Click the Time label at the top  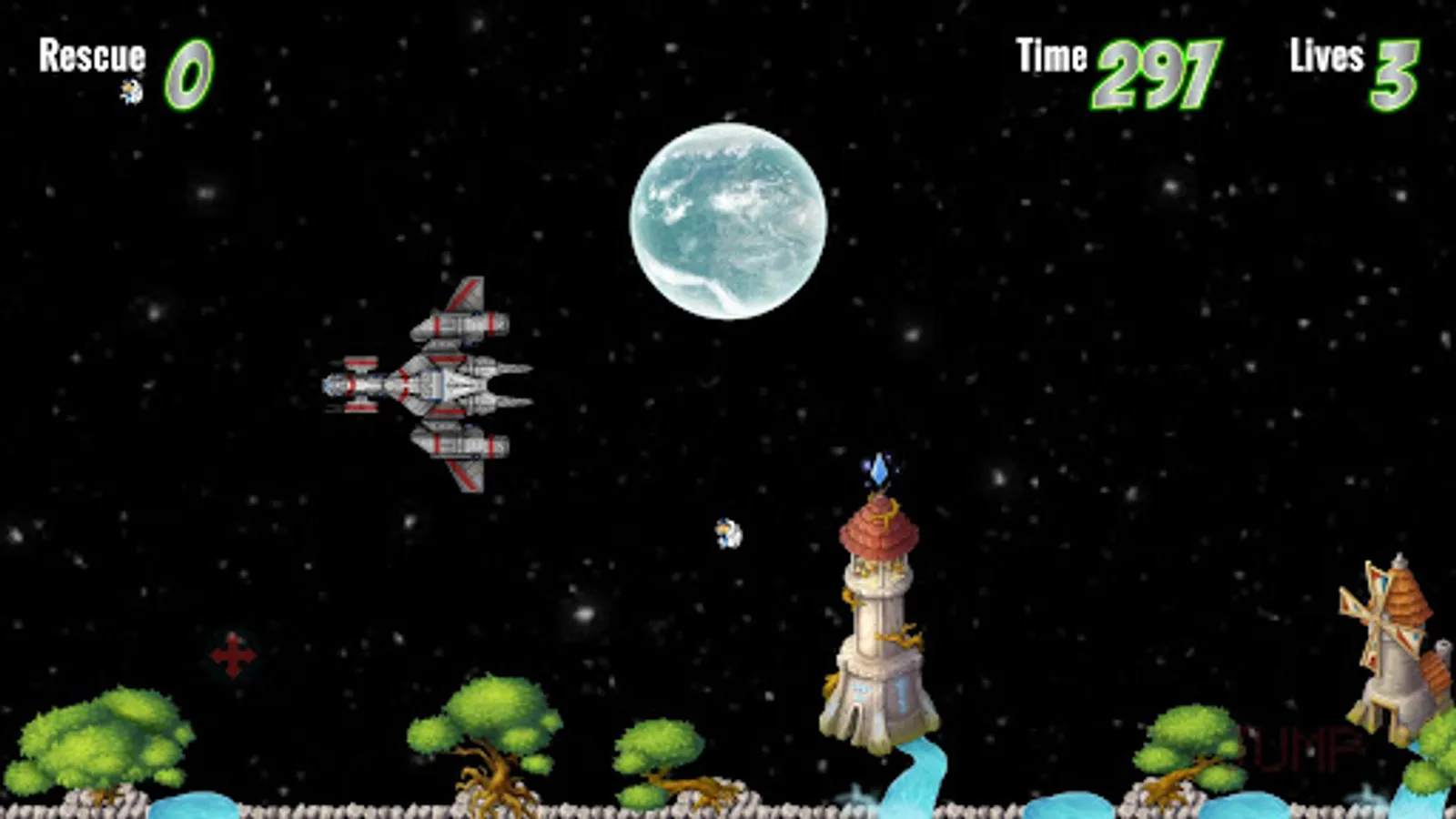[x=1051, y=55]
